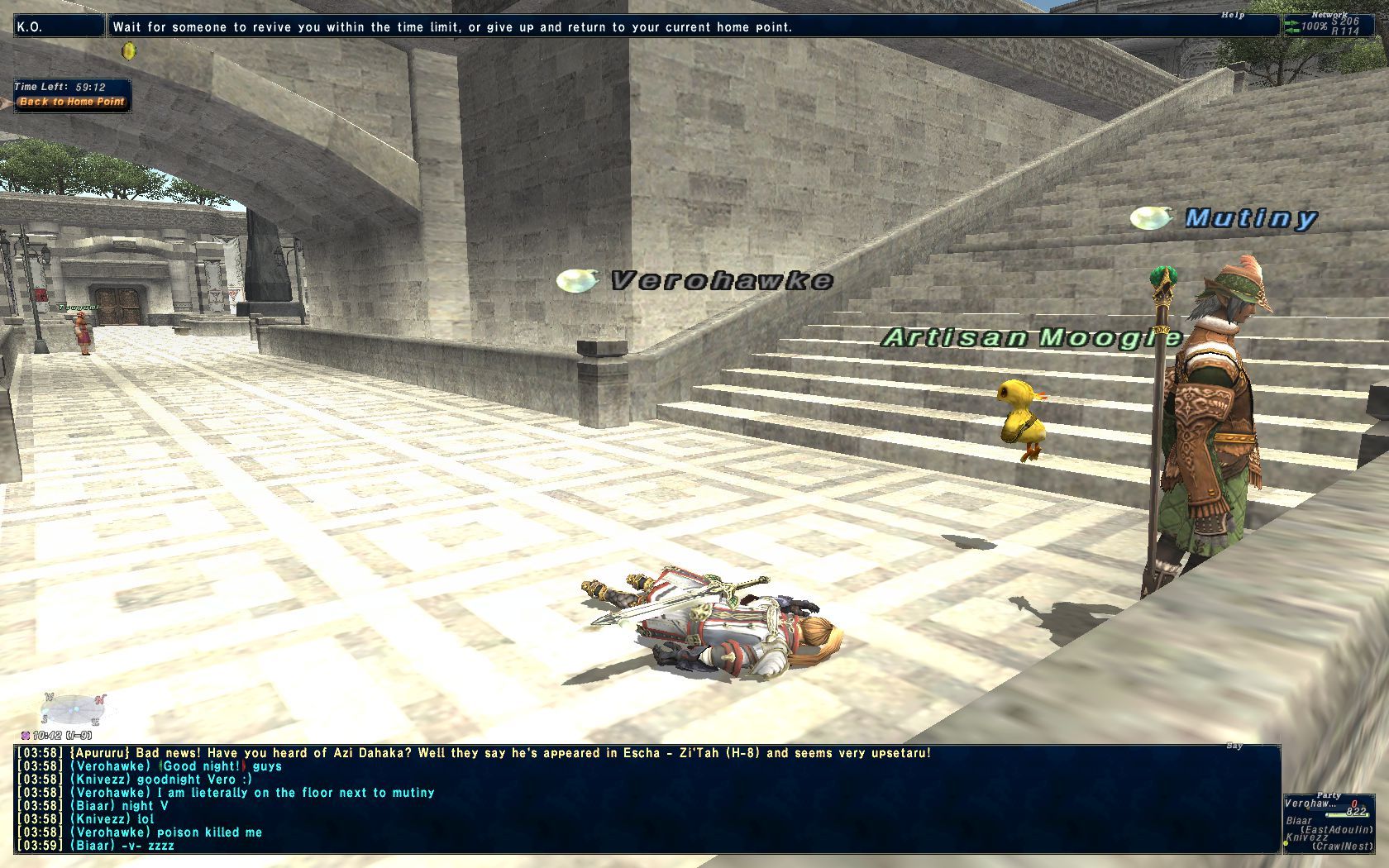1389x868 pixels.
Task: Click the yellow status effect icon
Action: pyautogui.click(x=128, y=51)
